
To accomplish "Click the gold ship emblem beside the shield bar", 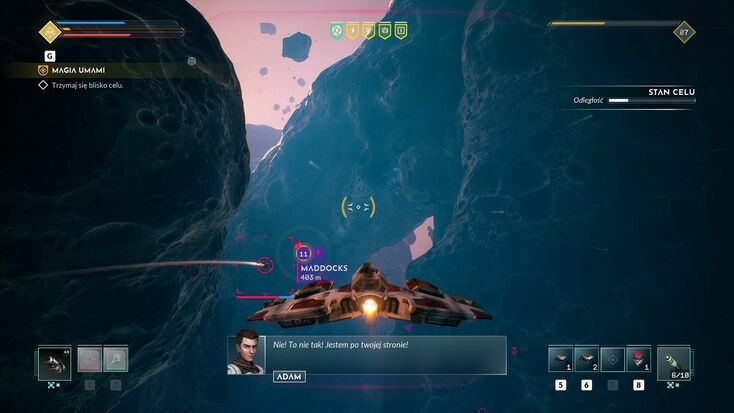I will pyautogui.click(x=49, y=31).
